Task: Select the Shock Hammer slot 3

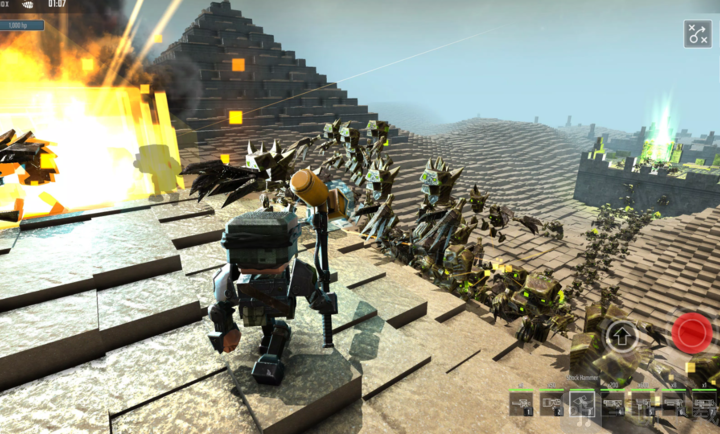Action: tap(582, 403)
